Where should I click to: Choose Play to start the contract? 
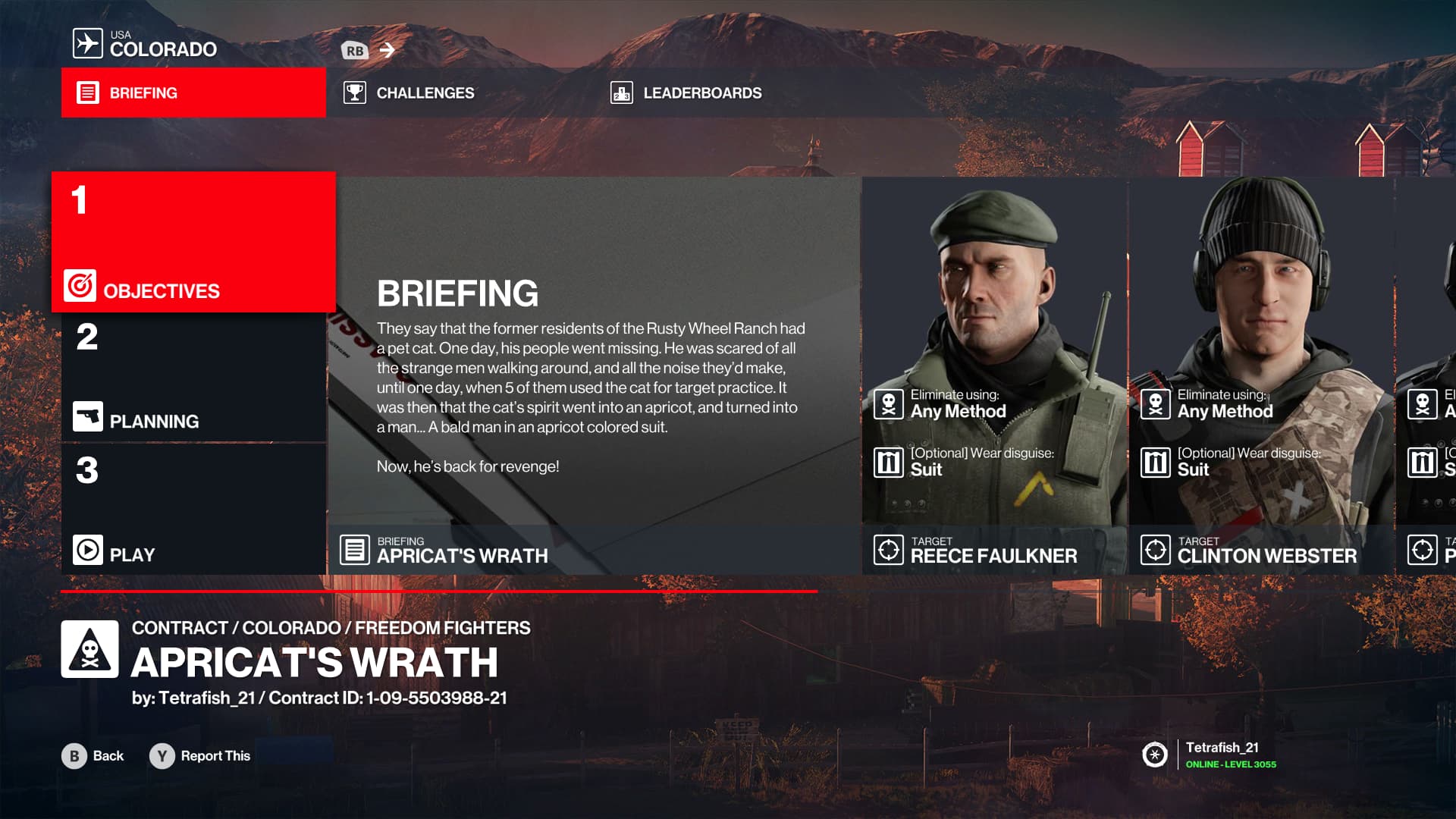click(193, 510)
